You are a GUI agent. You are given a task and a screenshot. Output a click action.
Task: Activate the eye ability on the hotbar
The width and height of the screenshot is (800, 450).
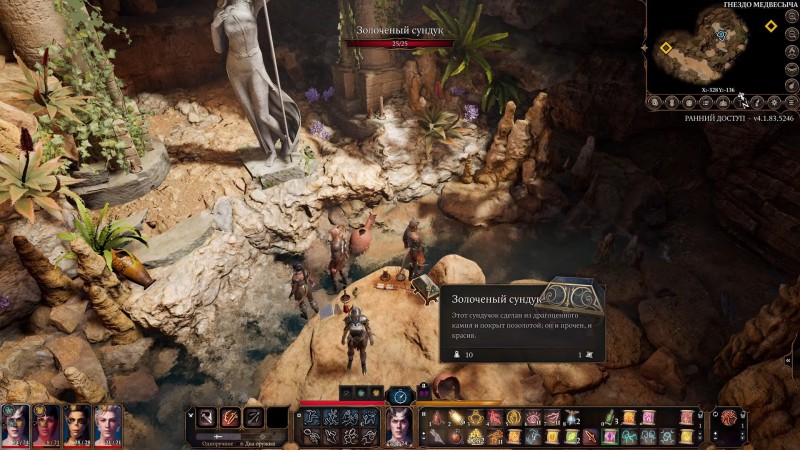pyautogui.click(x=534, y=418)
